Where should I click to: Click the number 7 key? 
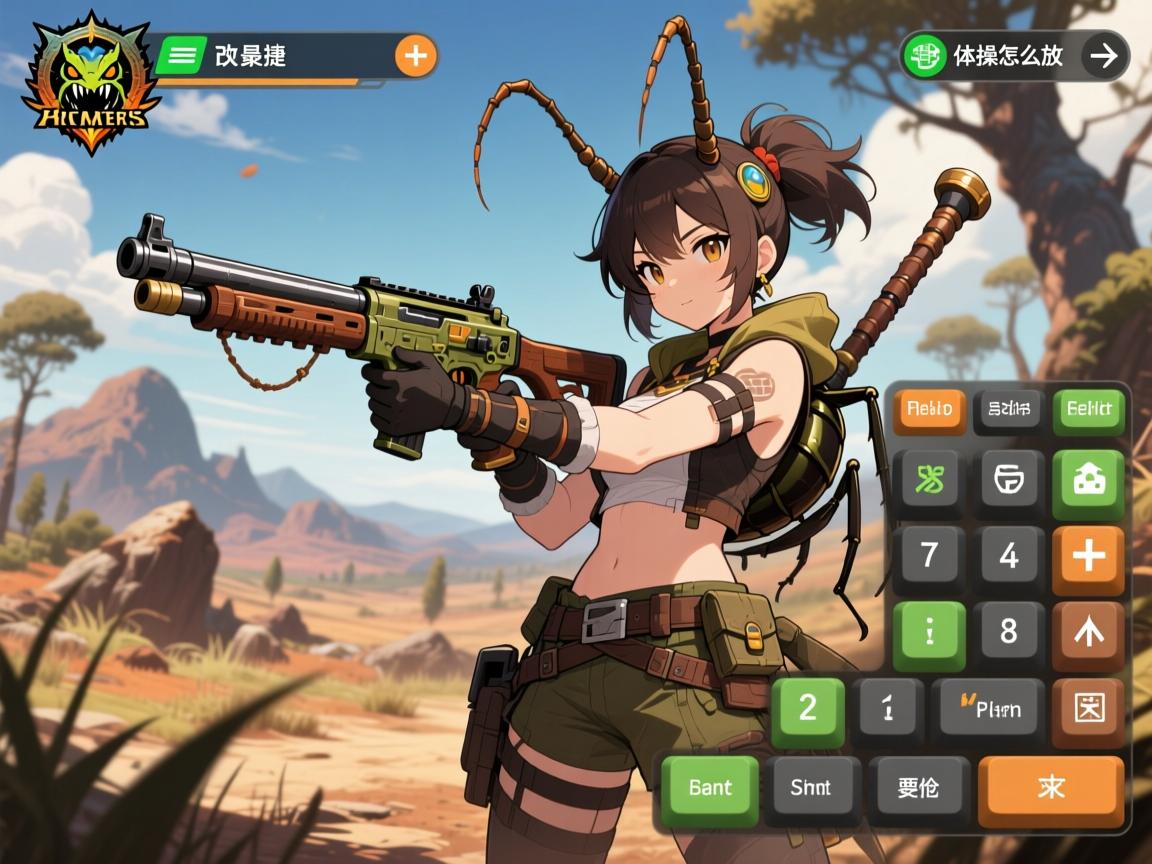[929, 556]
